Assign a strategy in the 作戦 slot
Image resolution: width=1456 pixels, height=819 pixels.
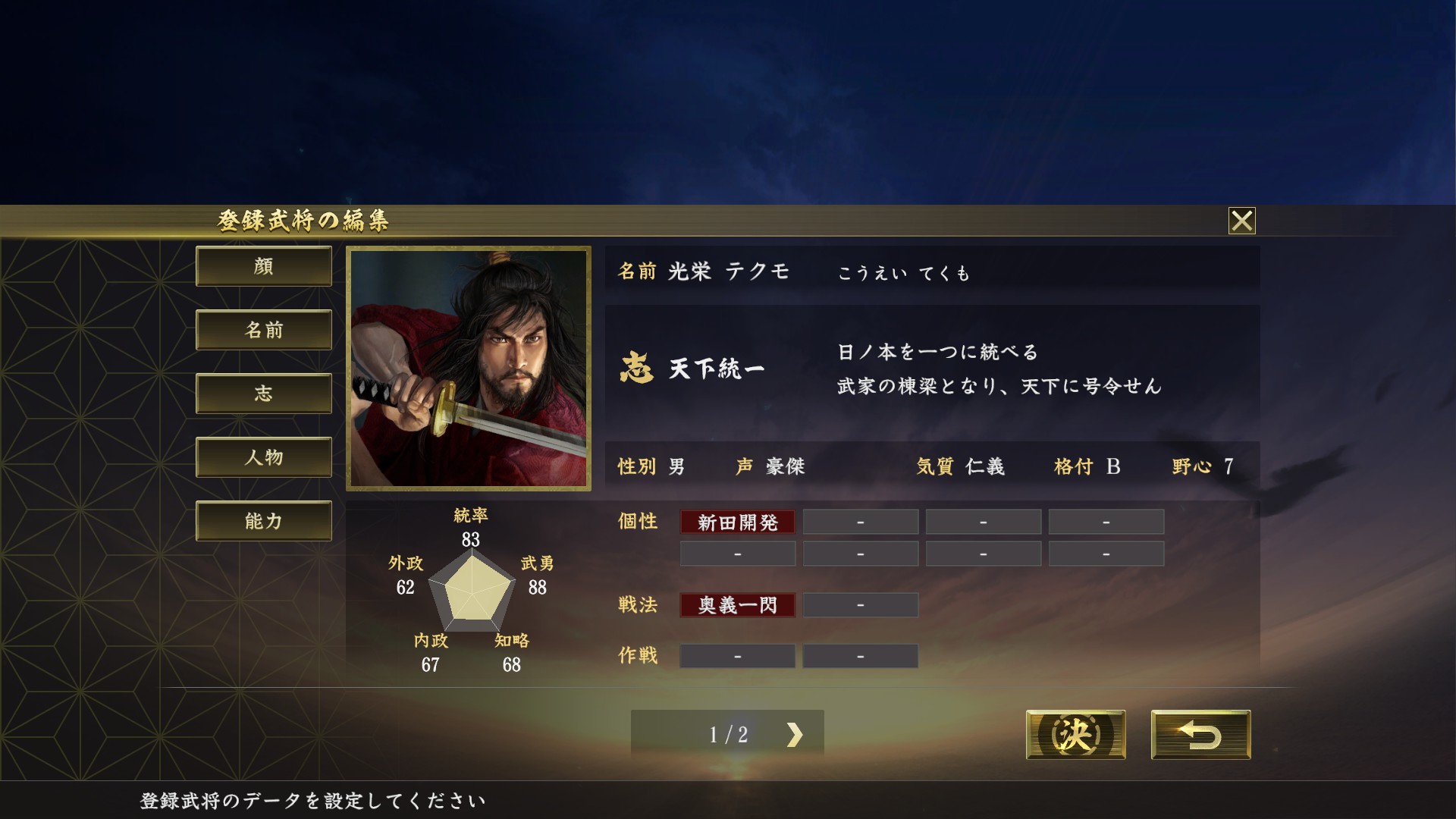coord(736,655)
